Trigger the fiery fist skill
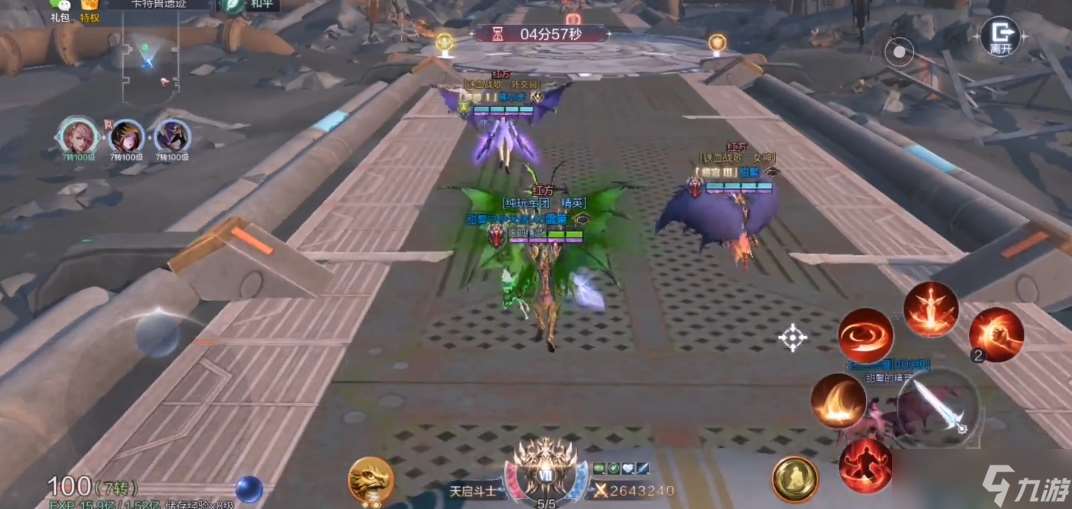The image size is (1072, 509). (995, 334)
